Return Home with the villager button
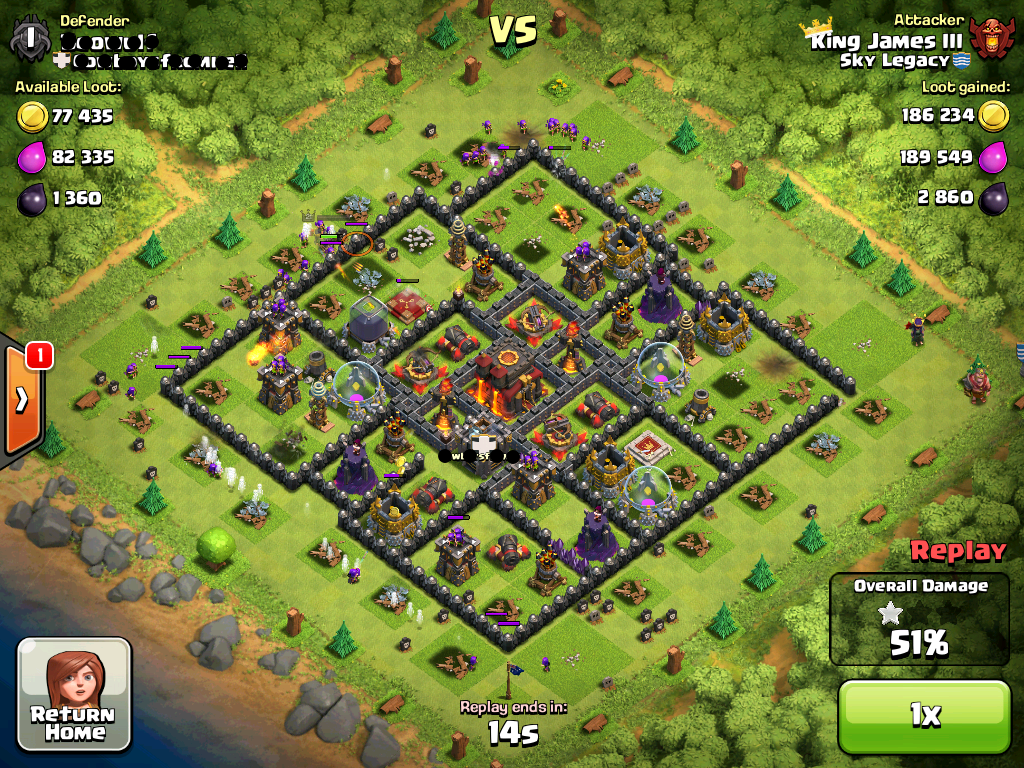The height and width of the screenshot is (768, 1024). tap(75, 693)
